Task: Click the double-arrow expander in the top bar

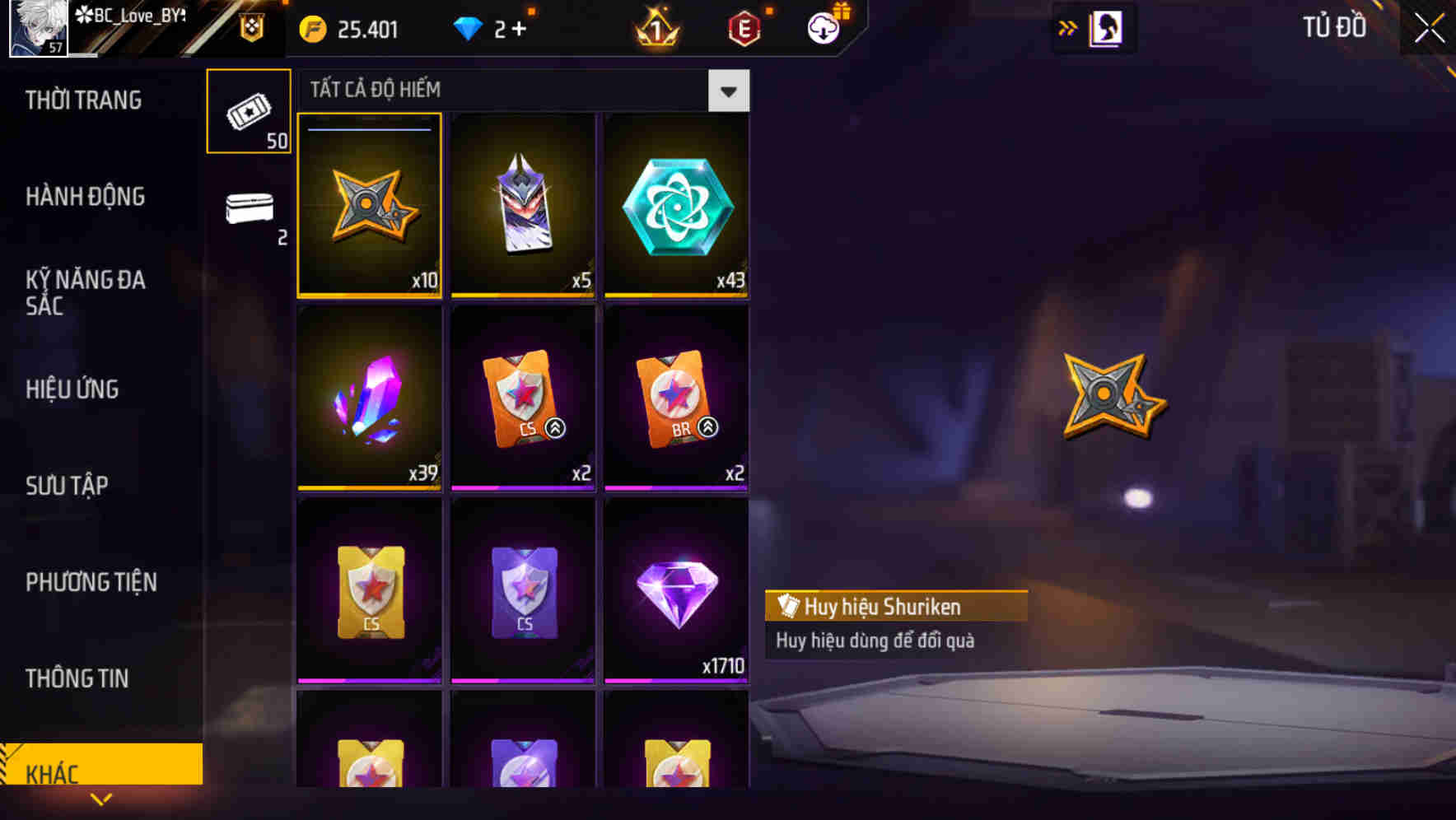Action: (x=1068, y=27)
